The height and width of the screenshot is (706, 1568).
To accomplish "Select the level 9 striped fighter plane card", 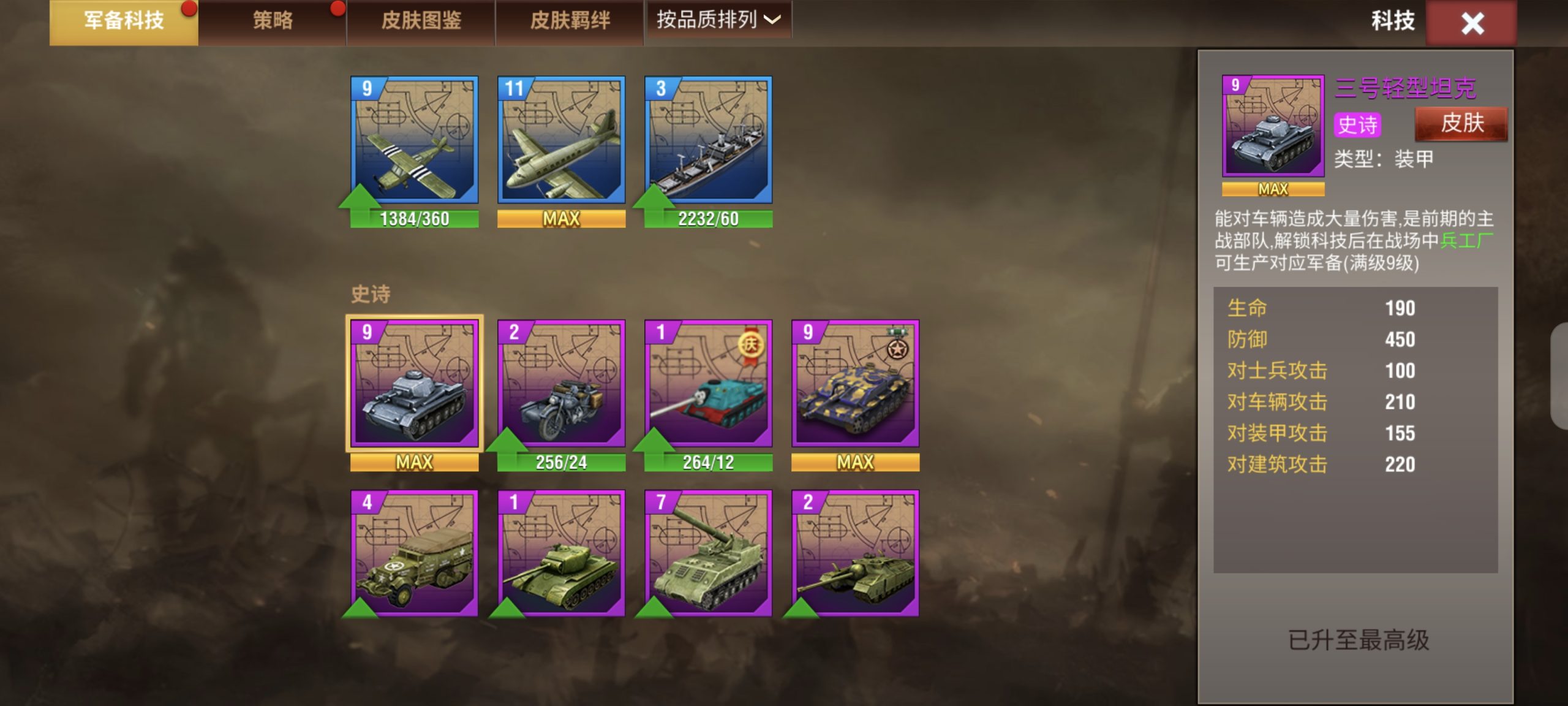I will (415, 140).
